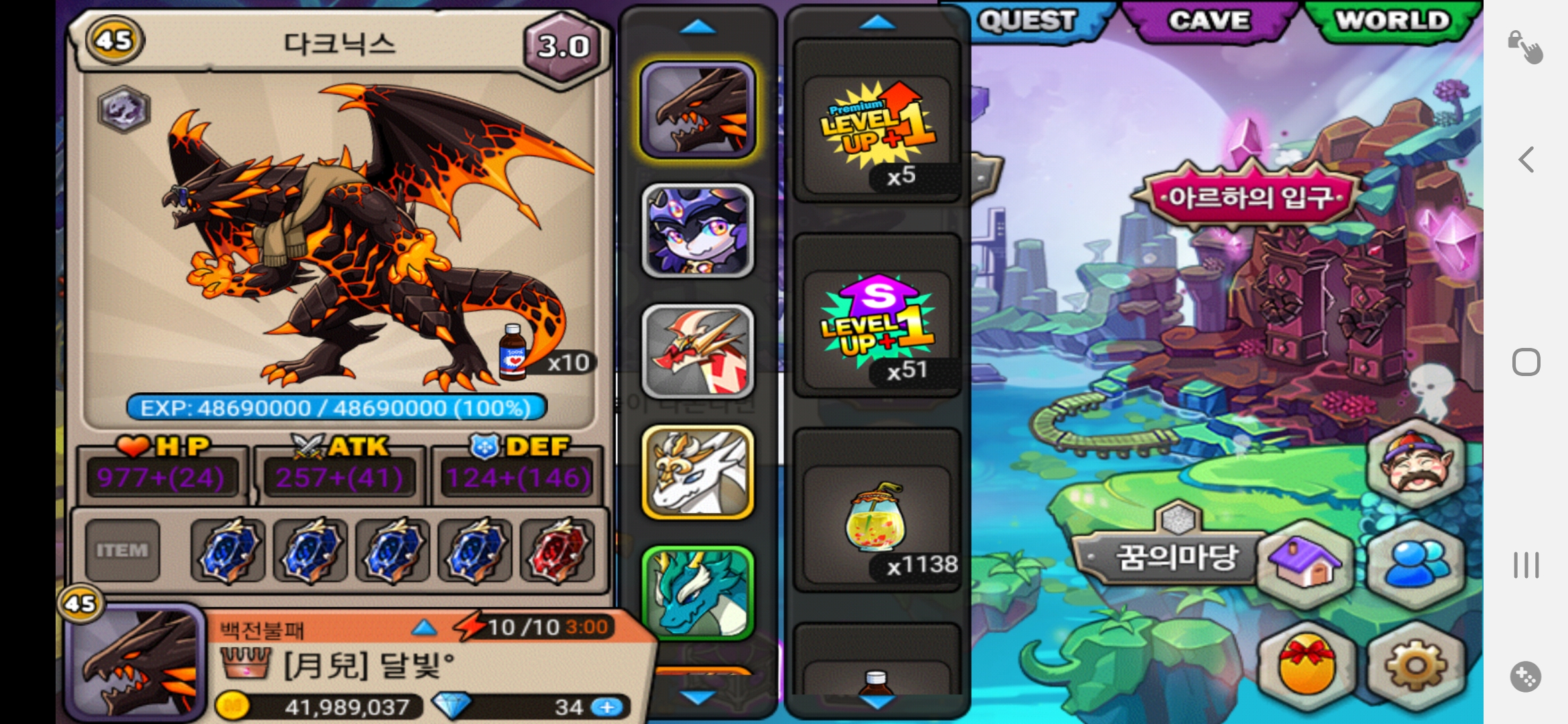The image size is (1568, 724).
Task: Tap the ITEM button
Action: pyautogui.click(x=122, y=550)
